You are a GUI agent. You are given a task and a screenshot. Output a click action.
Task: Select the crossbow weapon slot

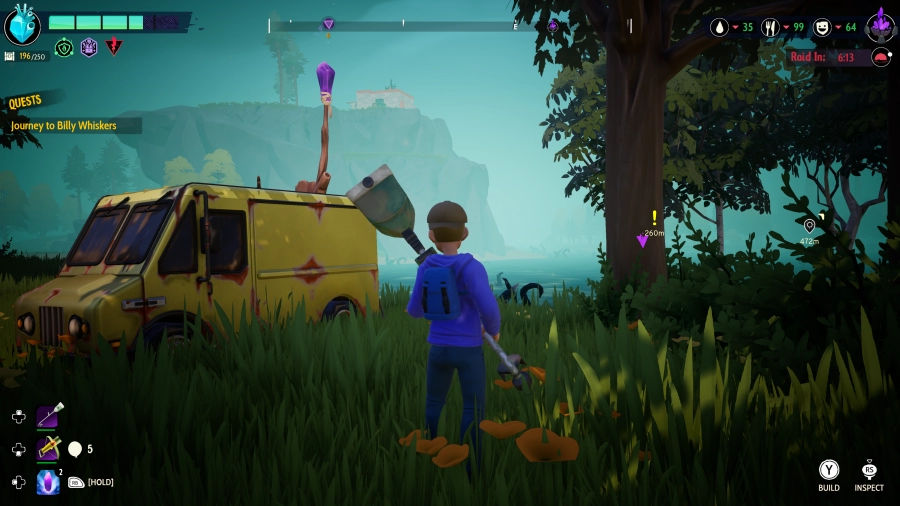tap(48, 449)
